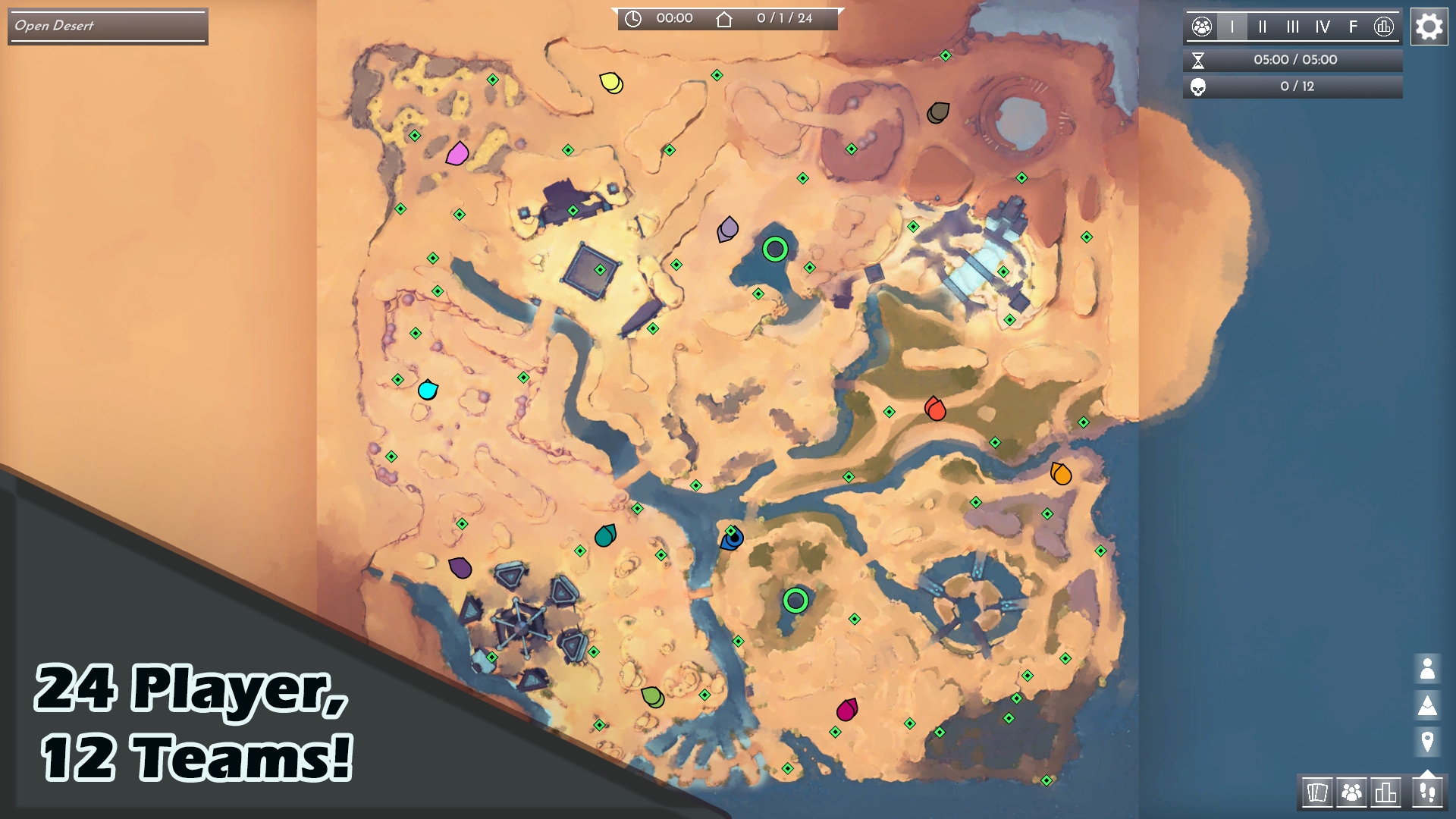Select the phase III tab

pos(1293,27)
